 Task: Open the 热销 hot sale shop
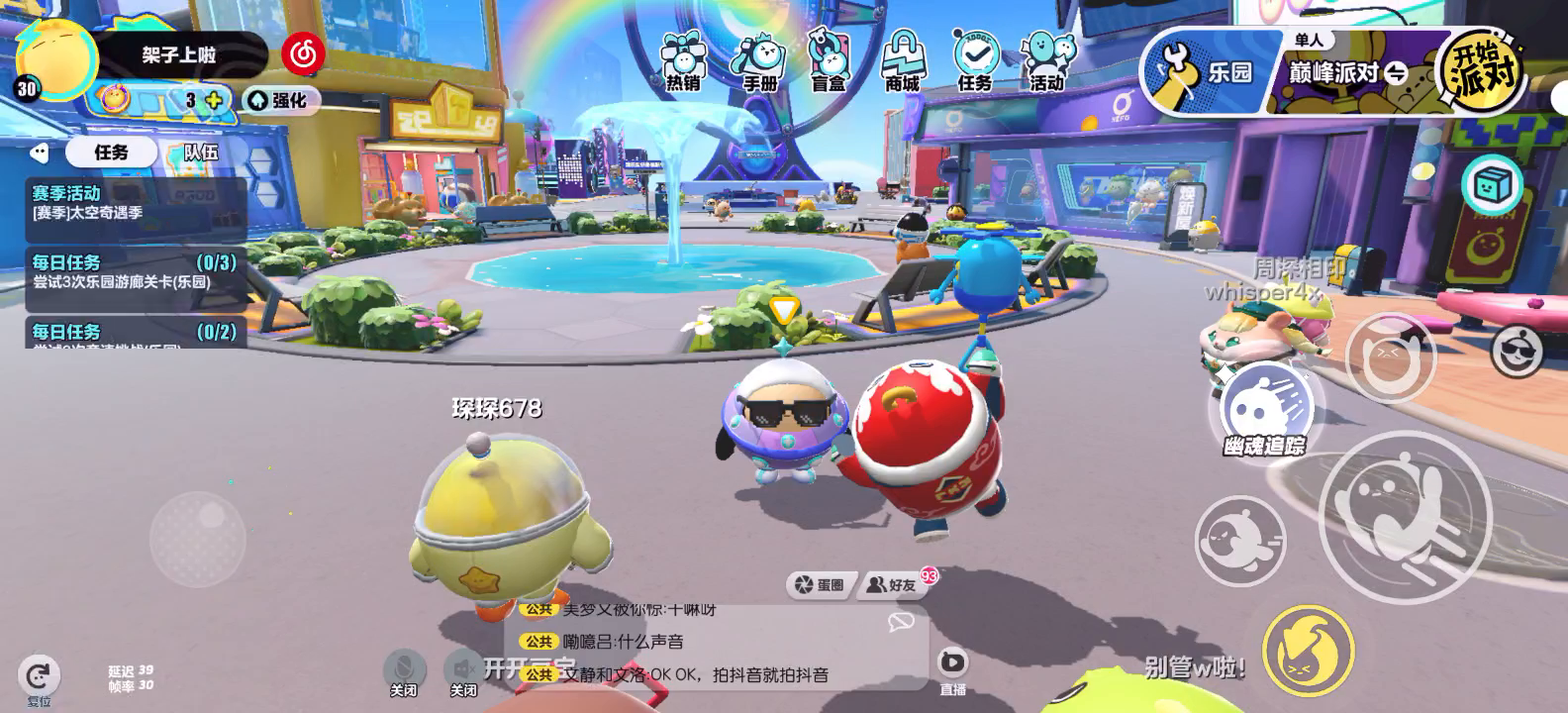[x=682, y=61]
